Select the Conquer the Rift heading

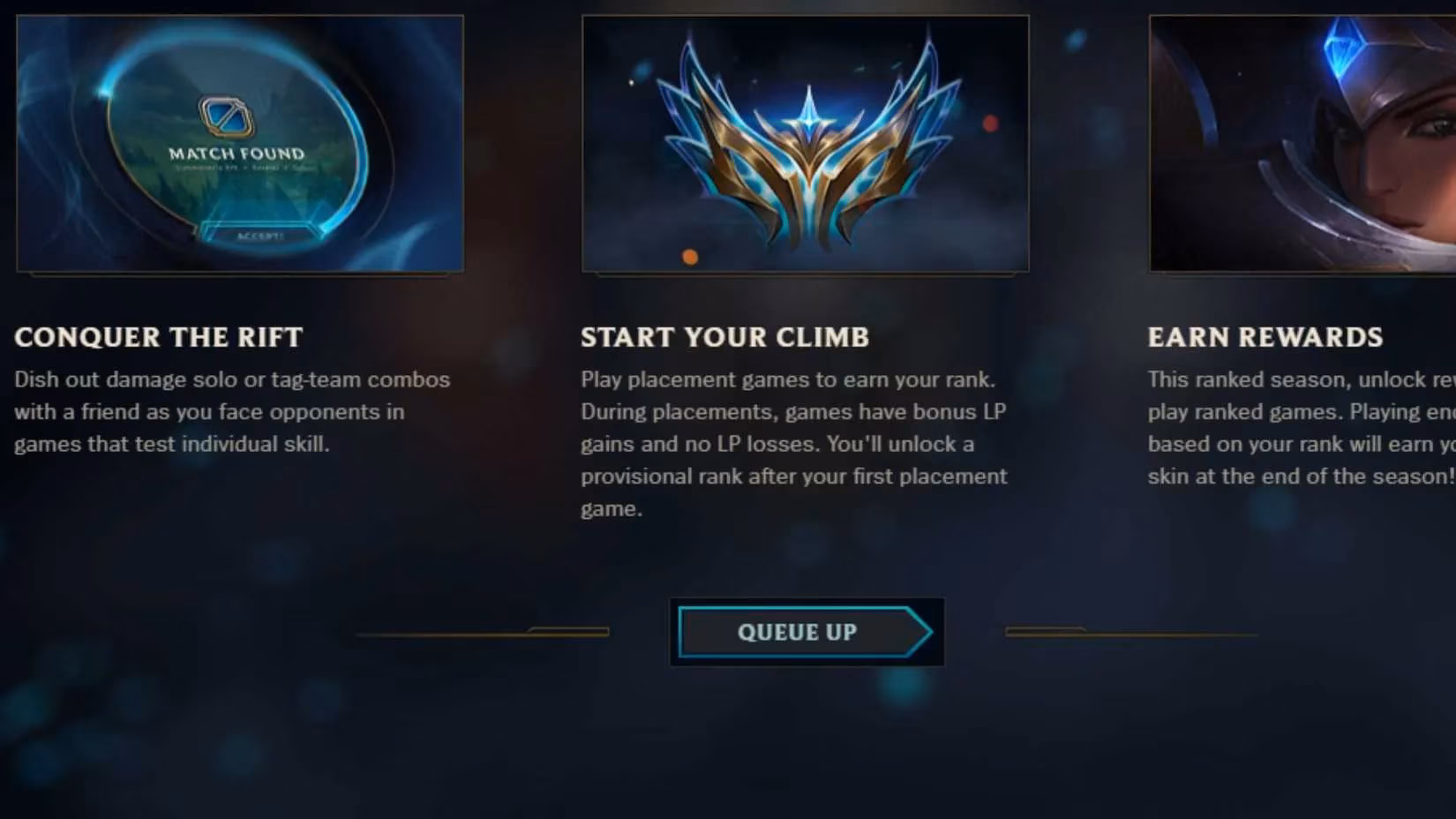[158, 337]
